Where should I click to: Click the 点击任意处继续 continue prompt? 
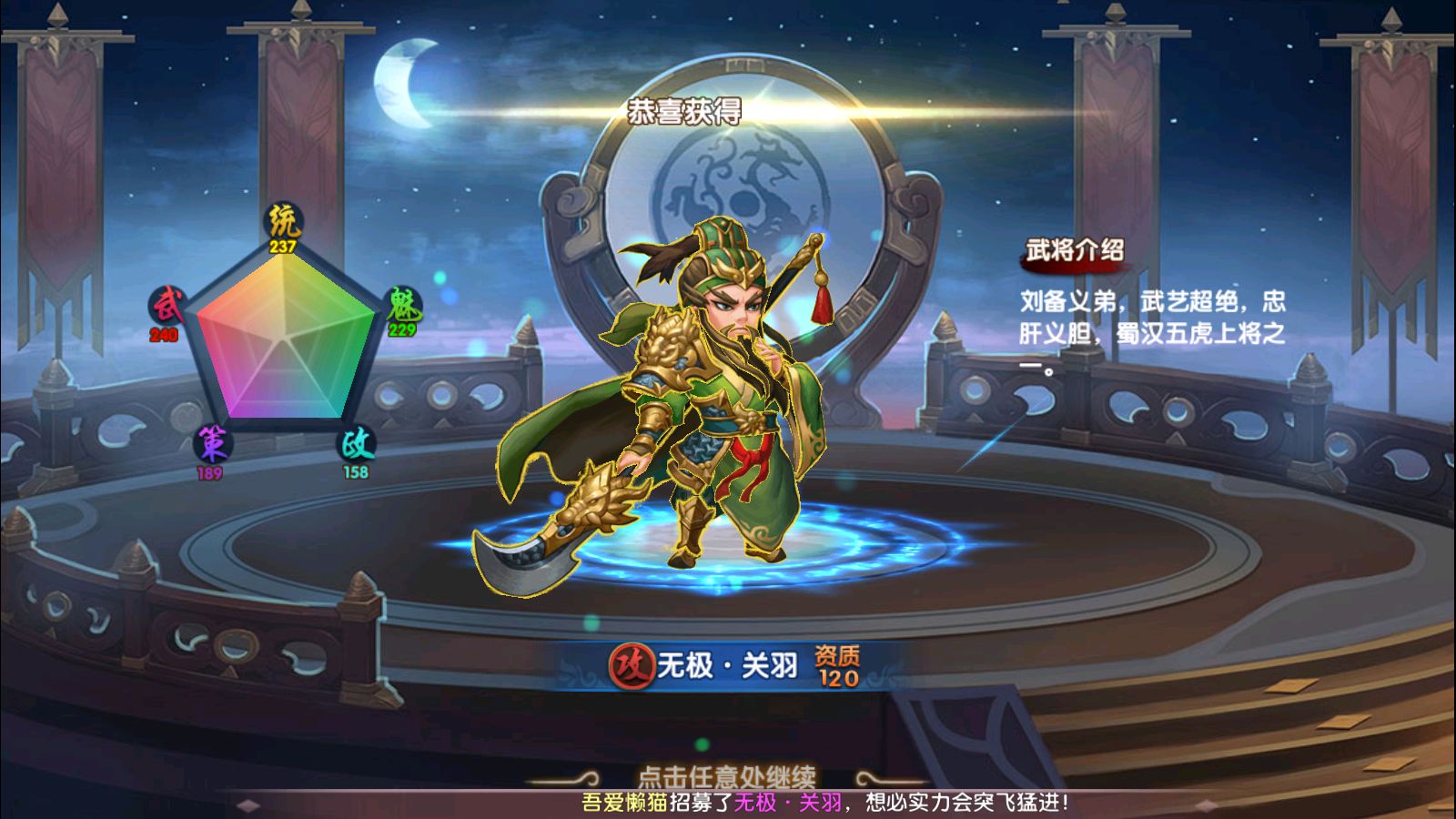[726, 776]
